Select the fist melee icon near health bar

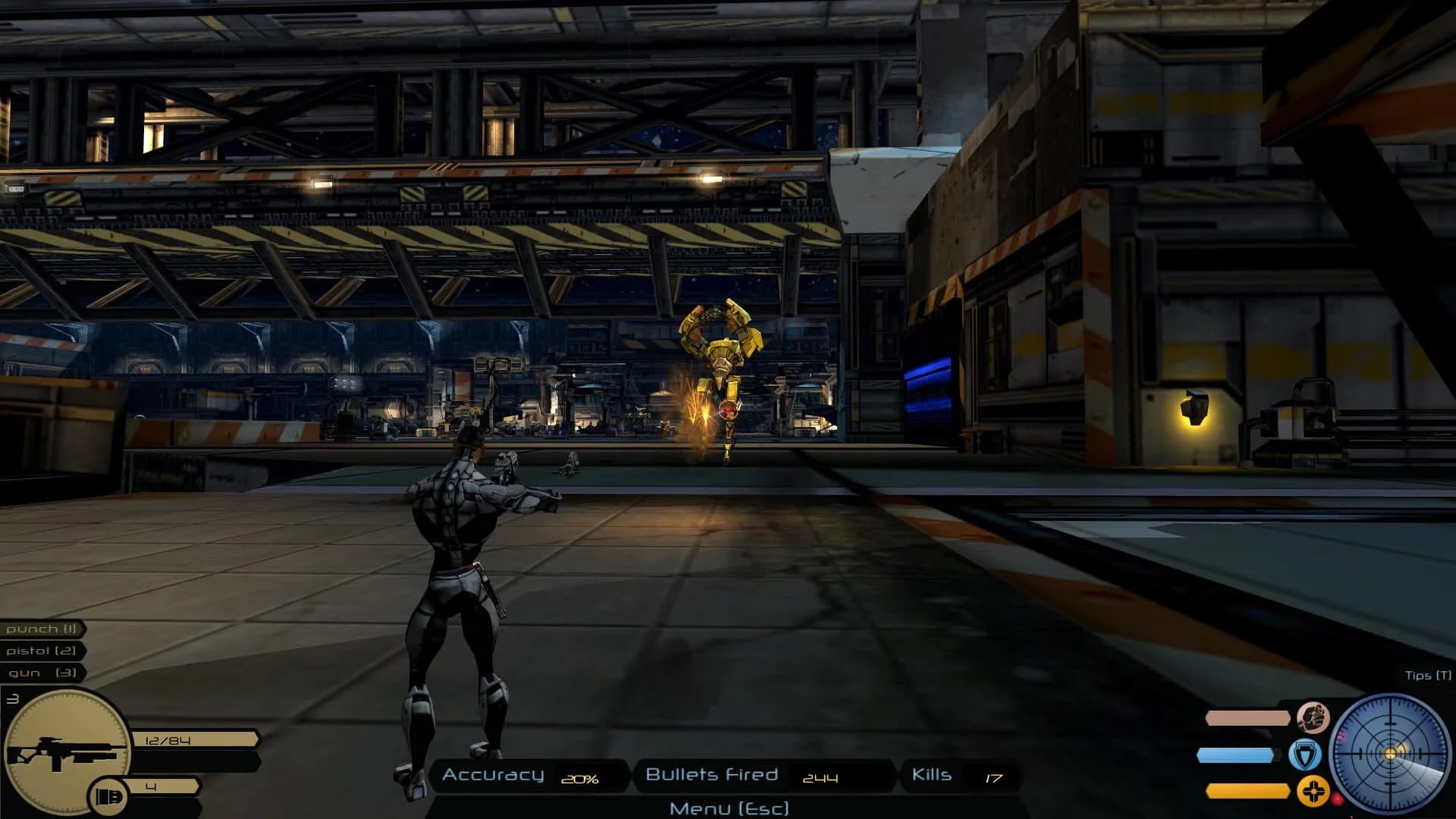pos(1313,717)
